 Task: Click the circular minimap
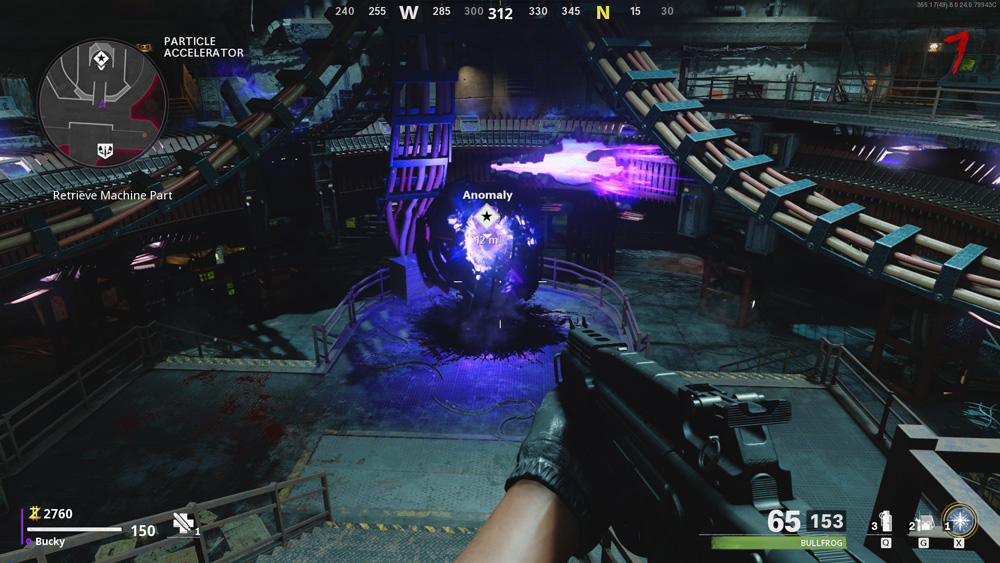coord(101,104)
